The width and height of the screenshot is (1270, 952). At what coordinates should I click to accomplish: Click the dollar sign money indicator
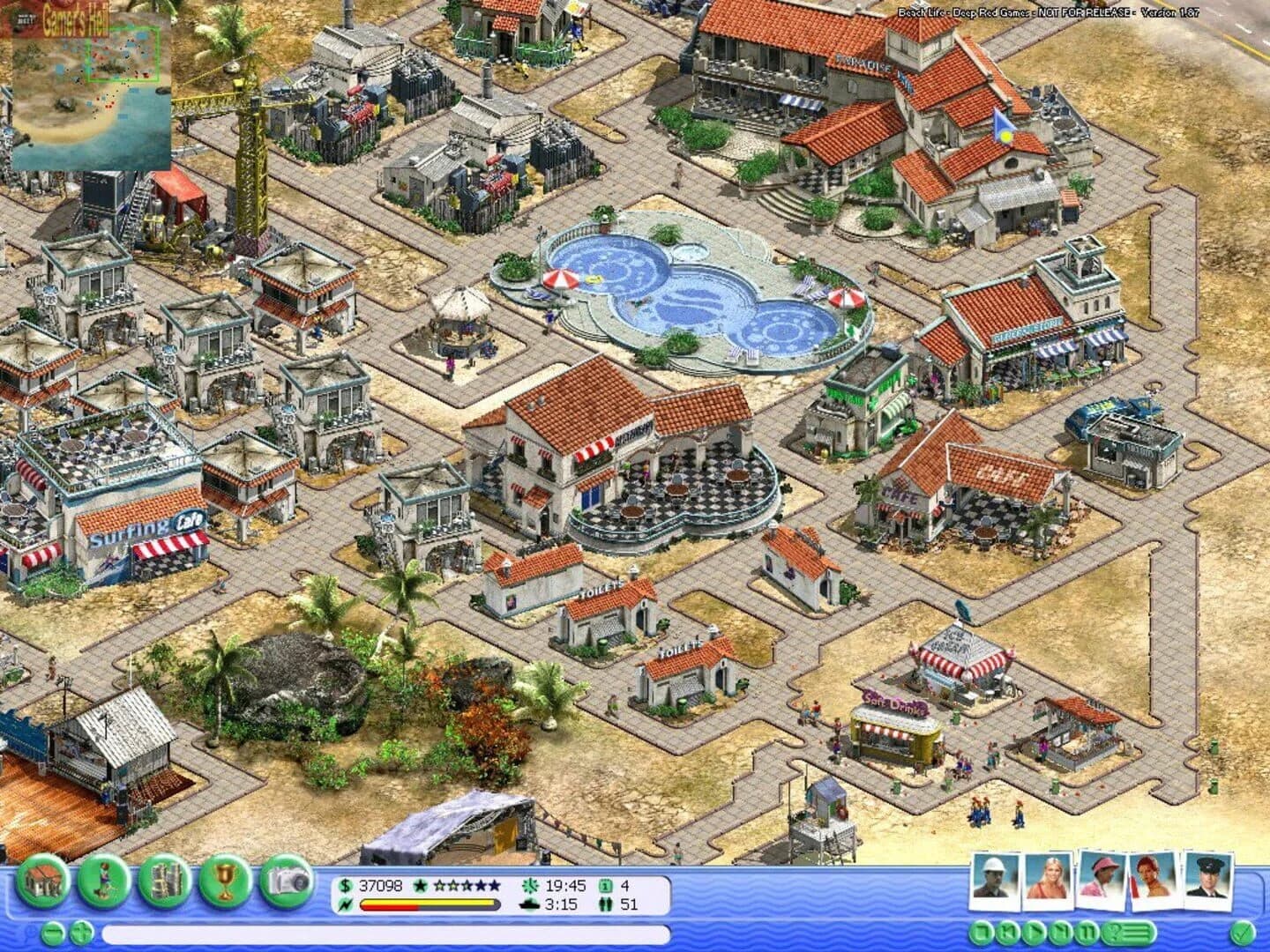pos(345,884)
